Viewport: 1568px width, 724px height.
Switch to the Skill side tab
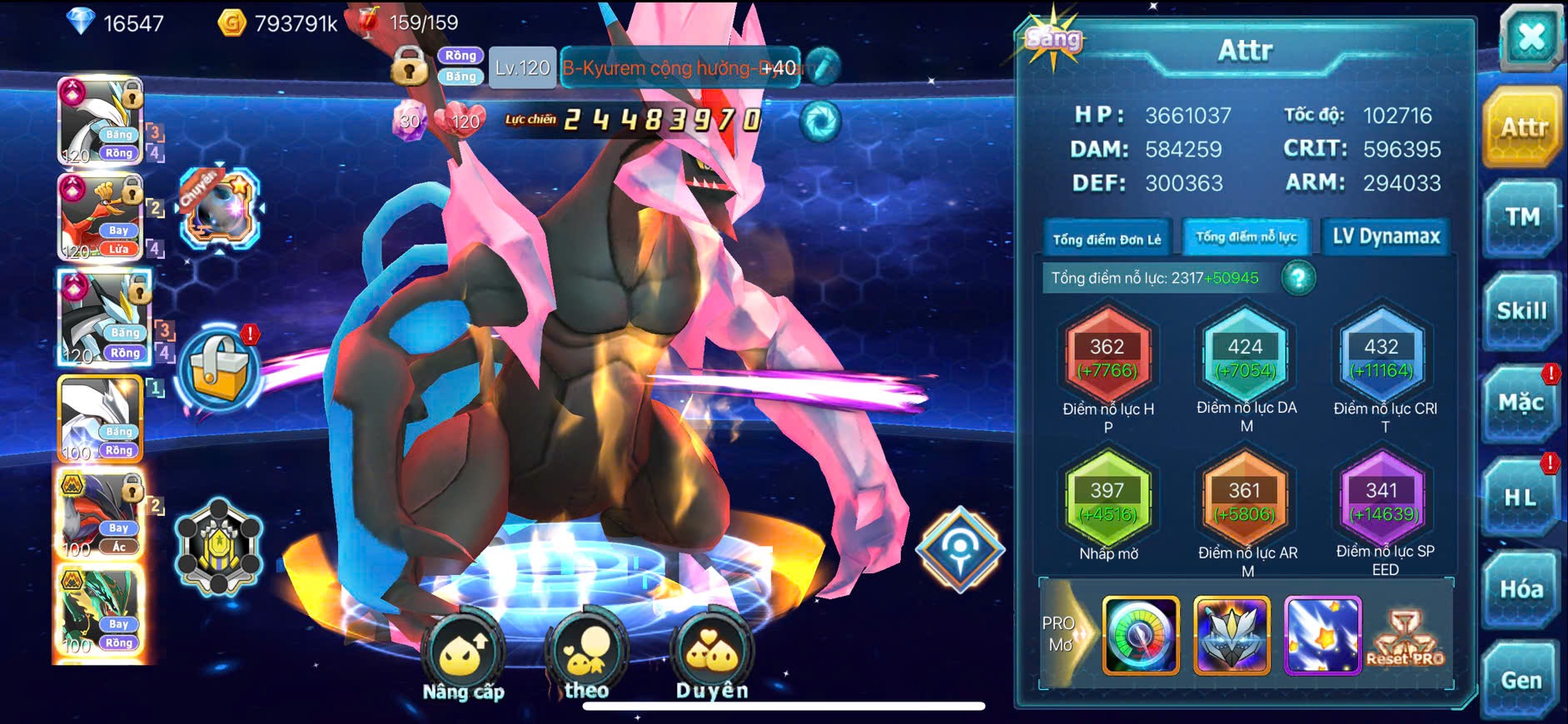(1521, 311)
